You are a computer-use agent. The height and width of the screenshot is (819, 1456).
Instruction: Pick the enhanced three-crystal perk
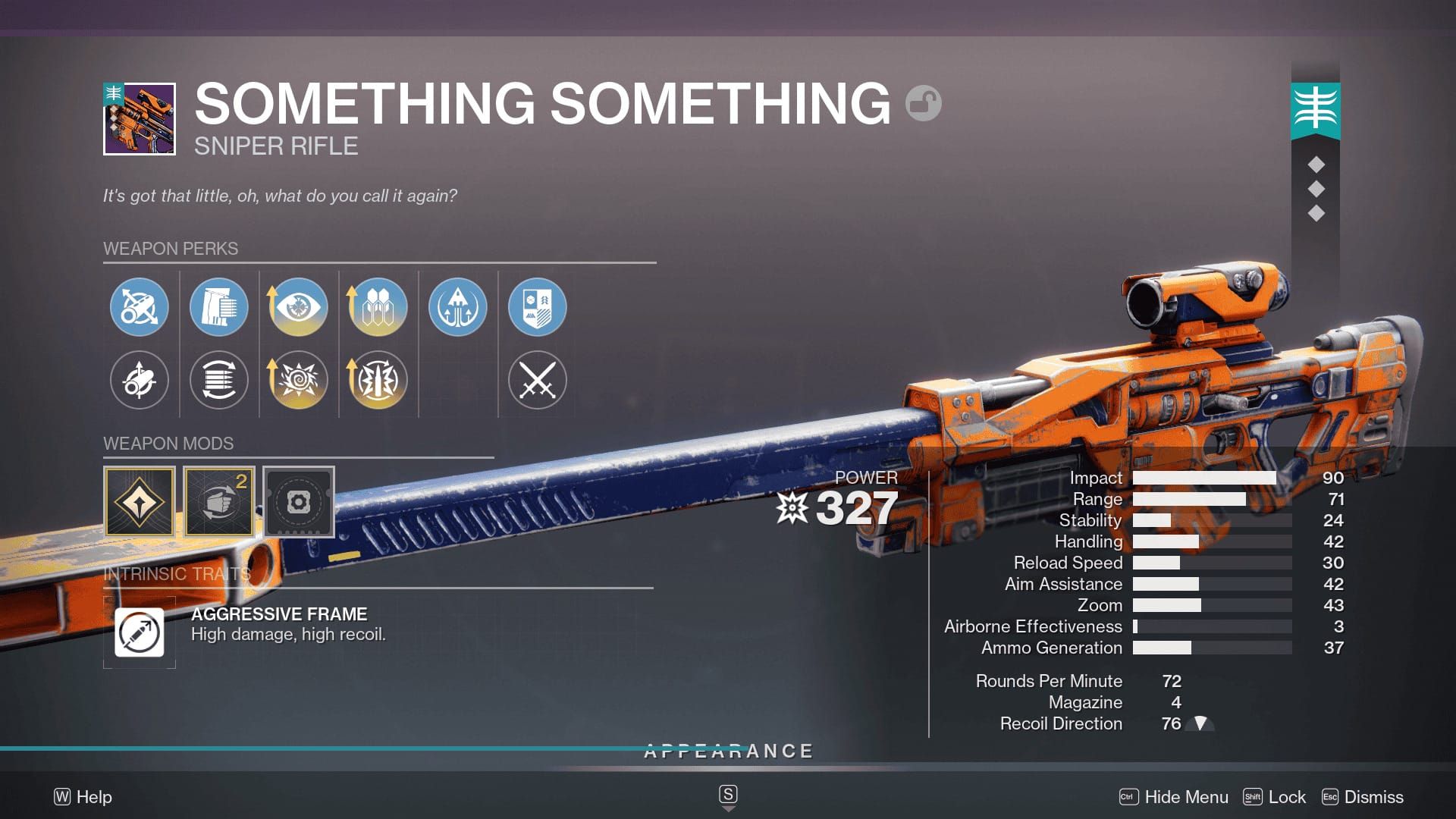coord(378,307)
